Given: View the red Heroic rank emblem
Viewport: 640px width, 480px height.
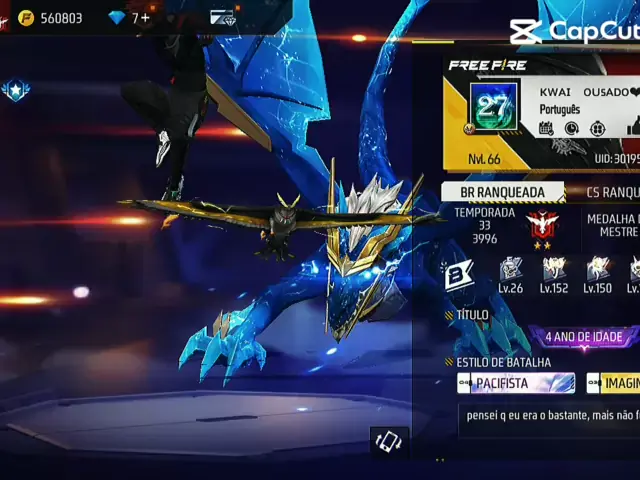Looking at the screenshot, I should click(542, 227).
